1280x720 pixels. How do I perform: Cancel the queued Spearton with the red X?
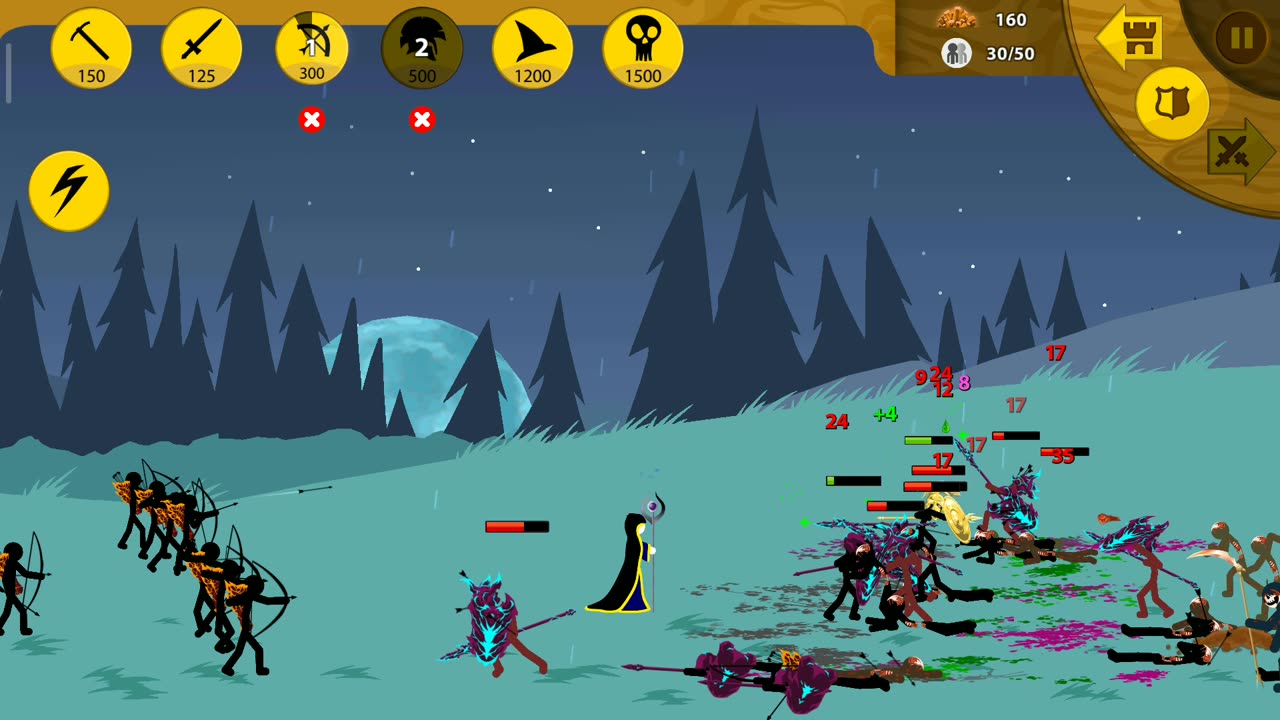(x=422, y=120)
